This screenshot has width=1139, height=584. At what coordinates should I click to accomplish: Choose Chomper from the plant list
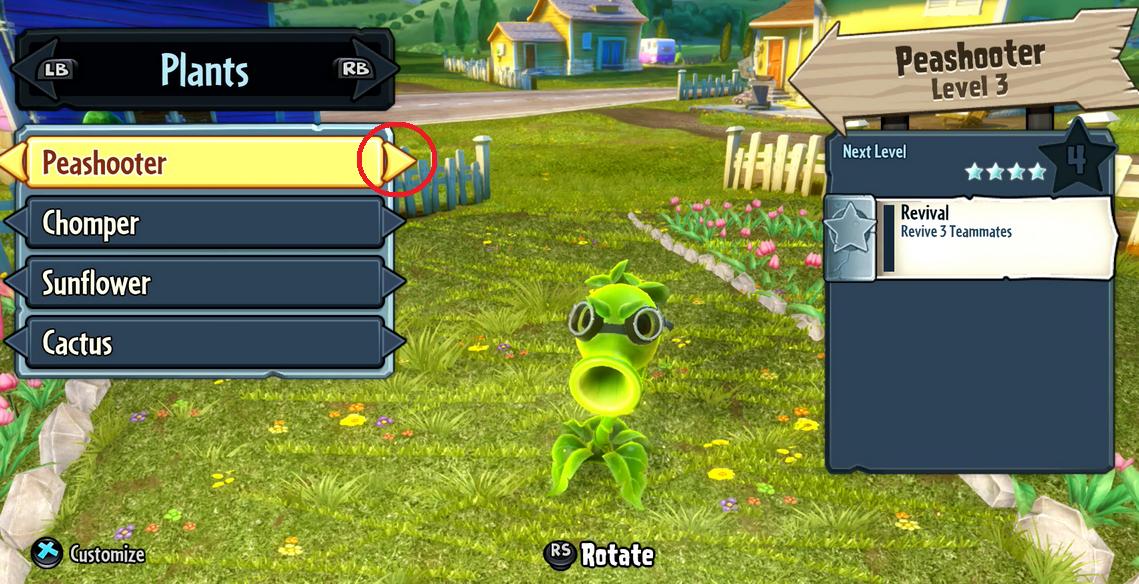click(x=200, y=223)
